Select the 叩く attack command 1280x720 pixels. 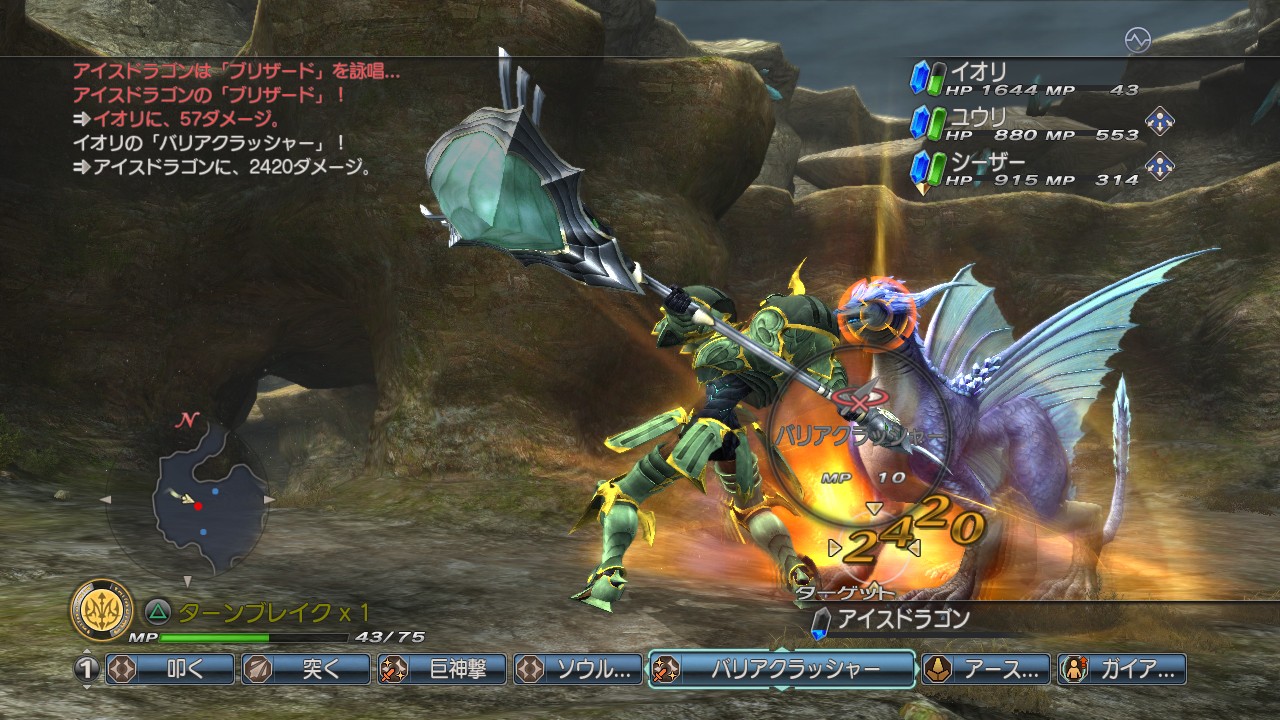[170, 669]
